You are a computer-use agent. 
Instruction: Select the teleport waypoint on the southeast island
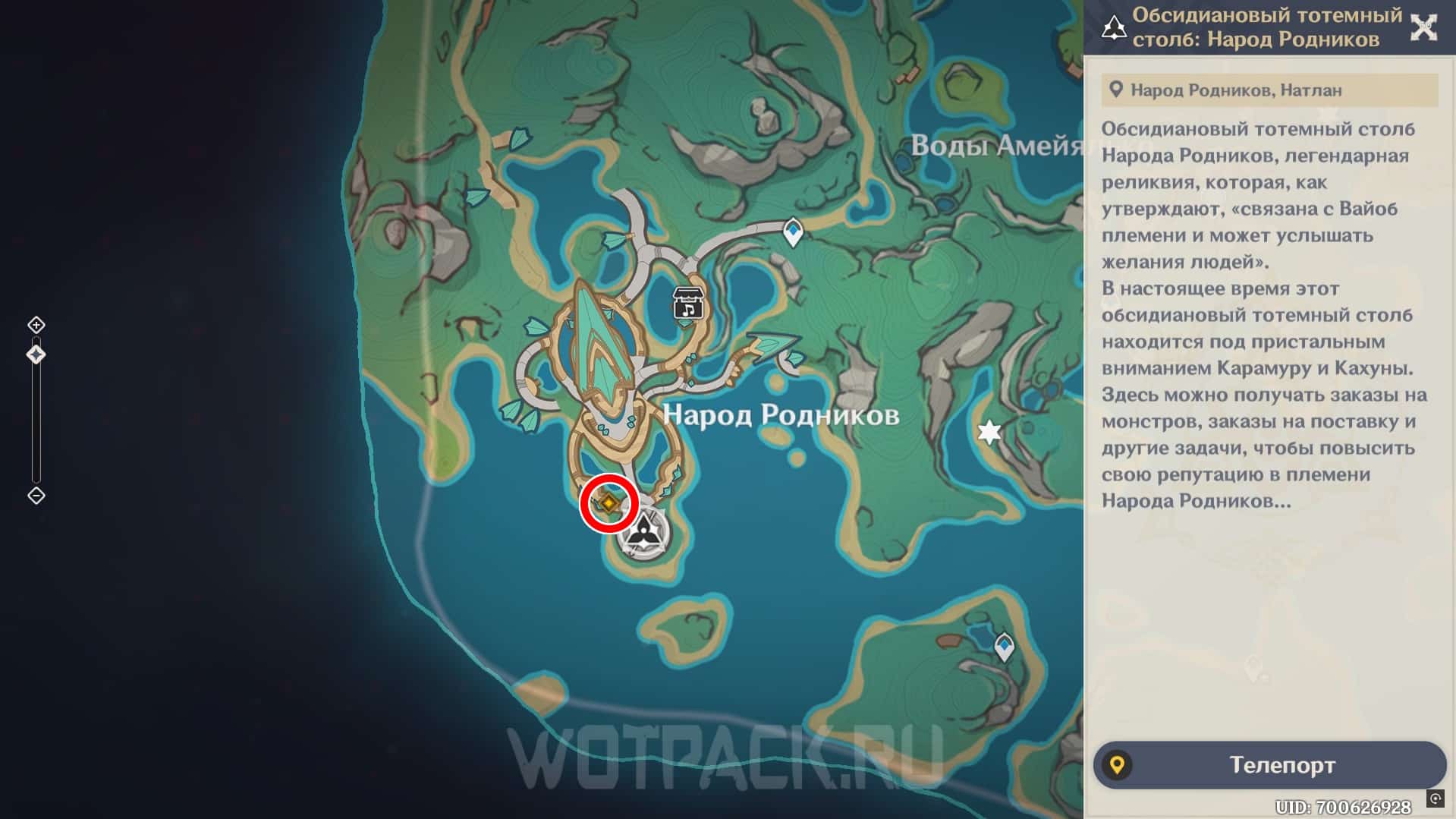[x=1005, y=647]
